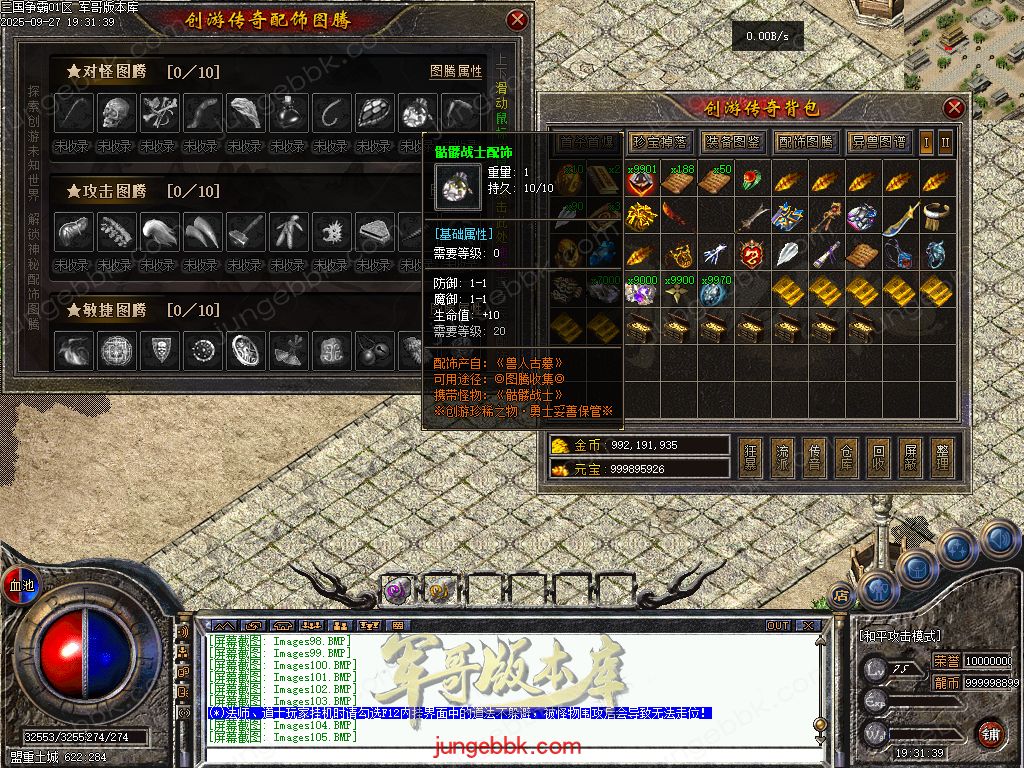Sort the bag with the 整理 button

pos(941,457)
